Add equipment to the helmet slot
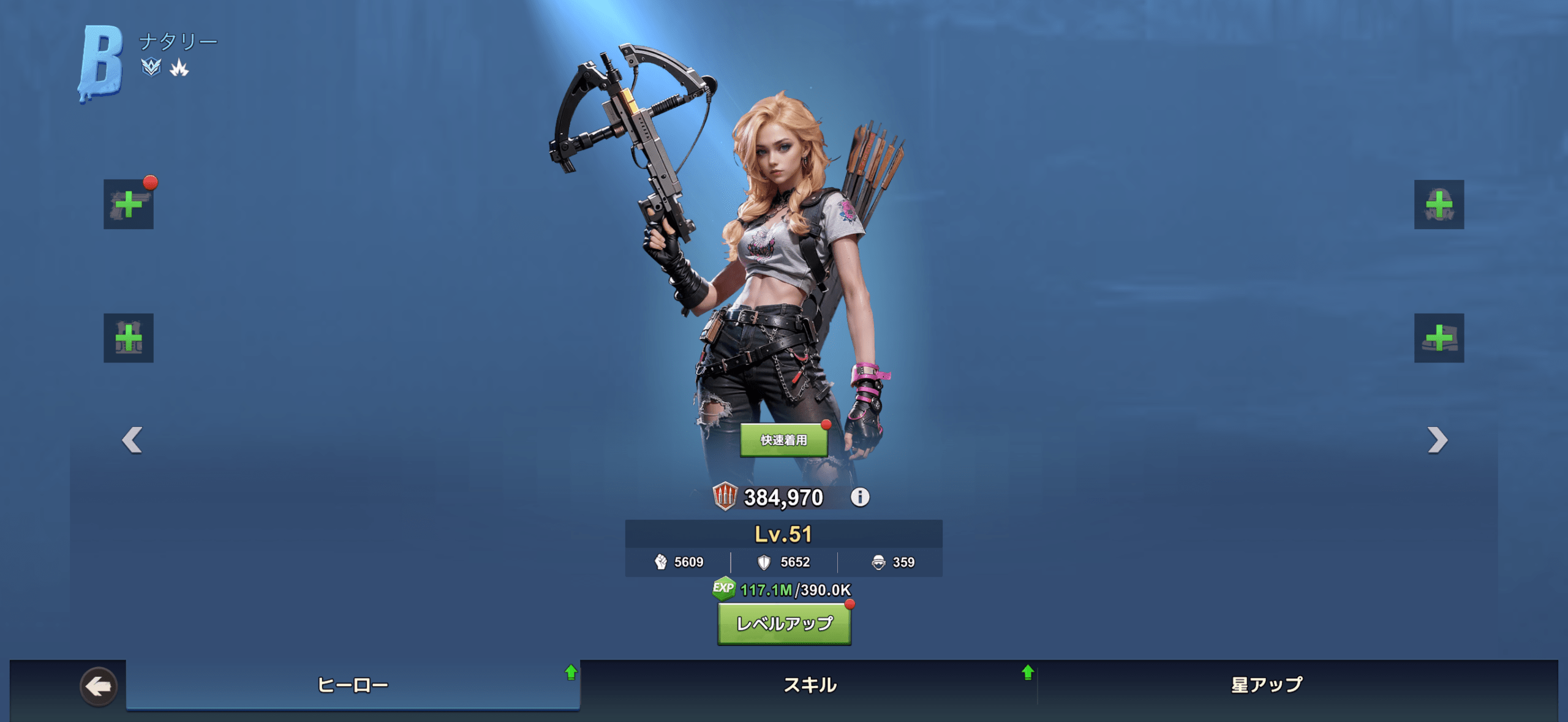The width and height of the screenshot is (1568, 722). pyautogui.click(x=1439, y=205)
